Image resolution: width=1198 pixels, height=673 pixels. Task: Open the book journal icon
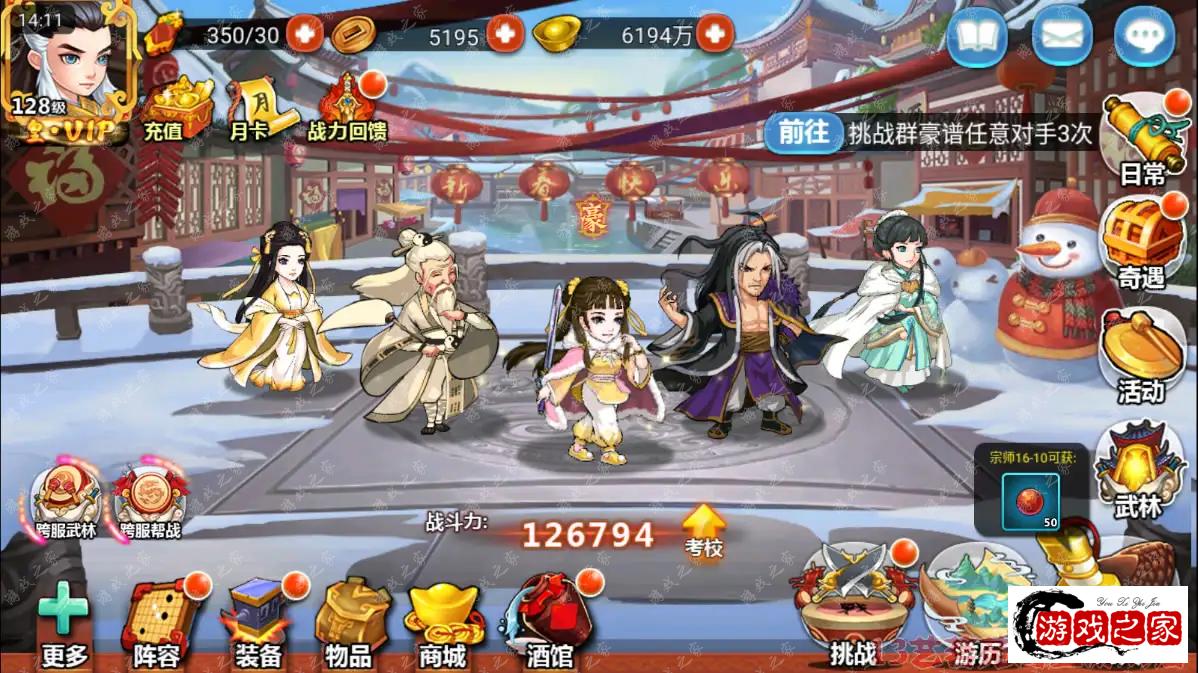pos(976,38)
